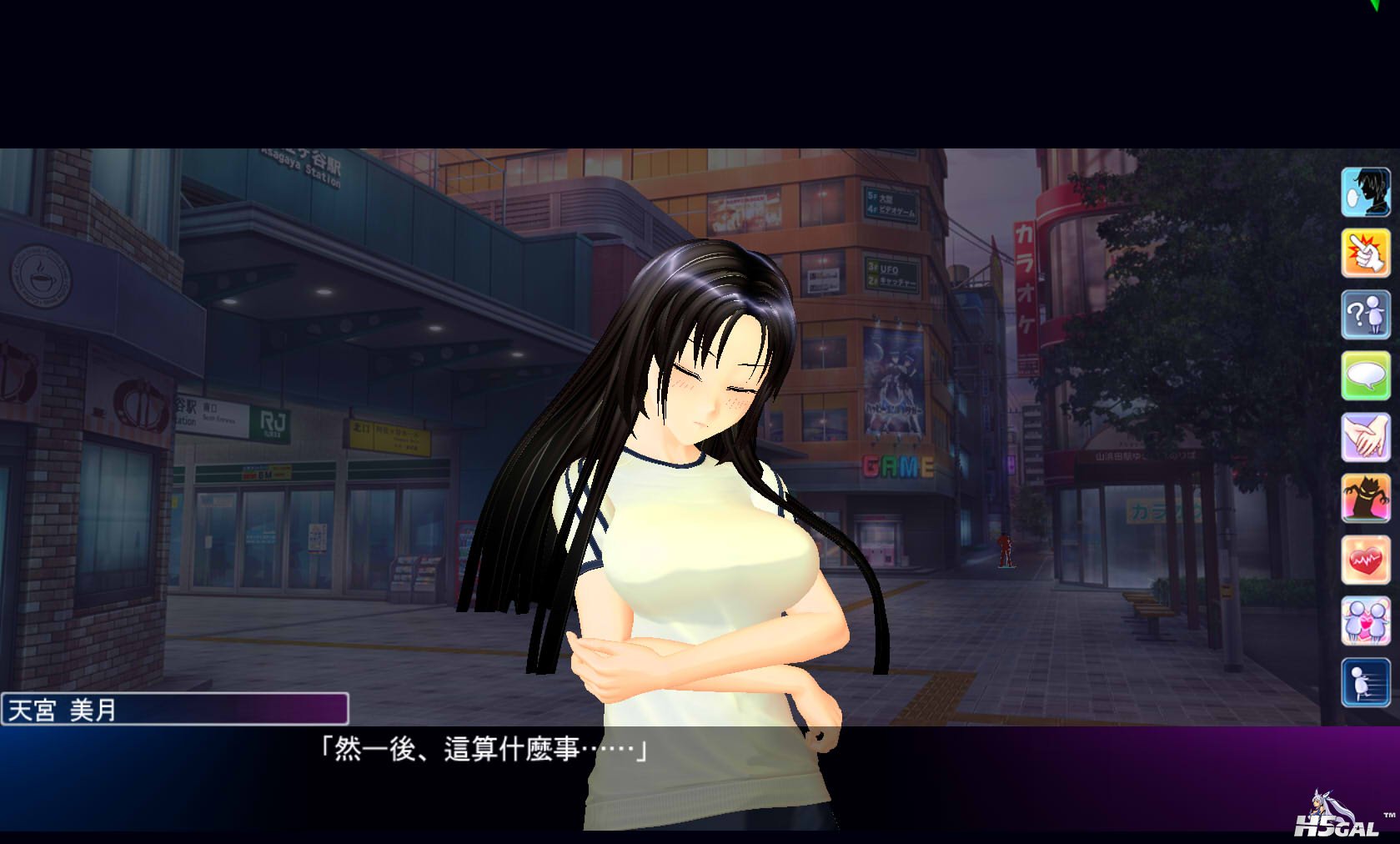This screenshot has height=844, width=1400.
Task: Activate the holding hands icon
Action: click(x=1365, y=437)
